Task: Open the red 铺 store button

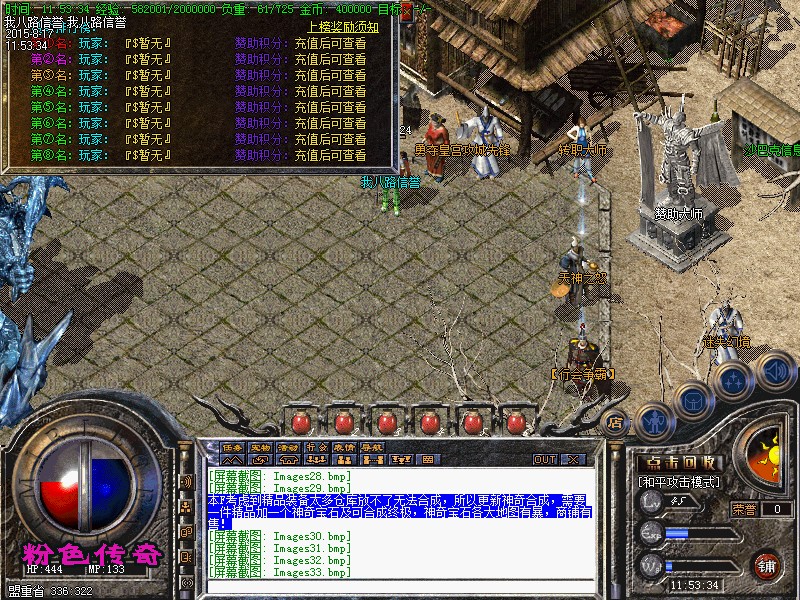Action: point(767,565)
